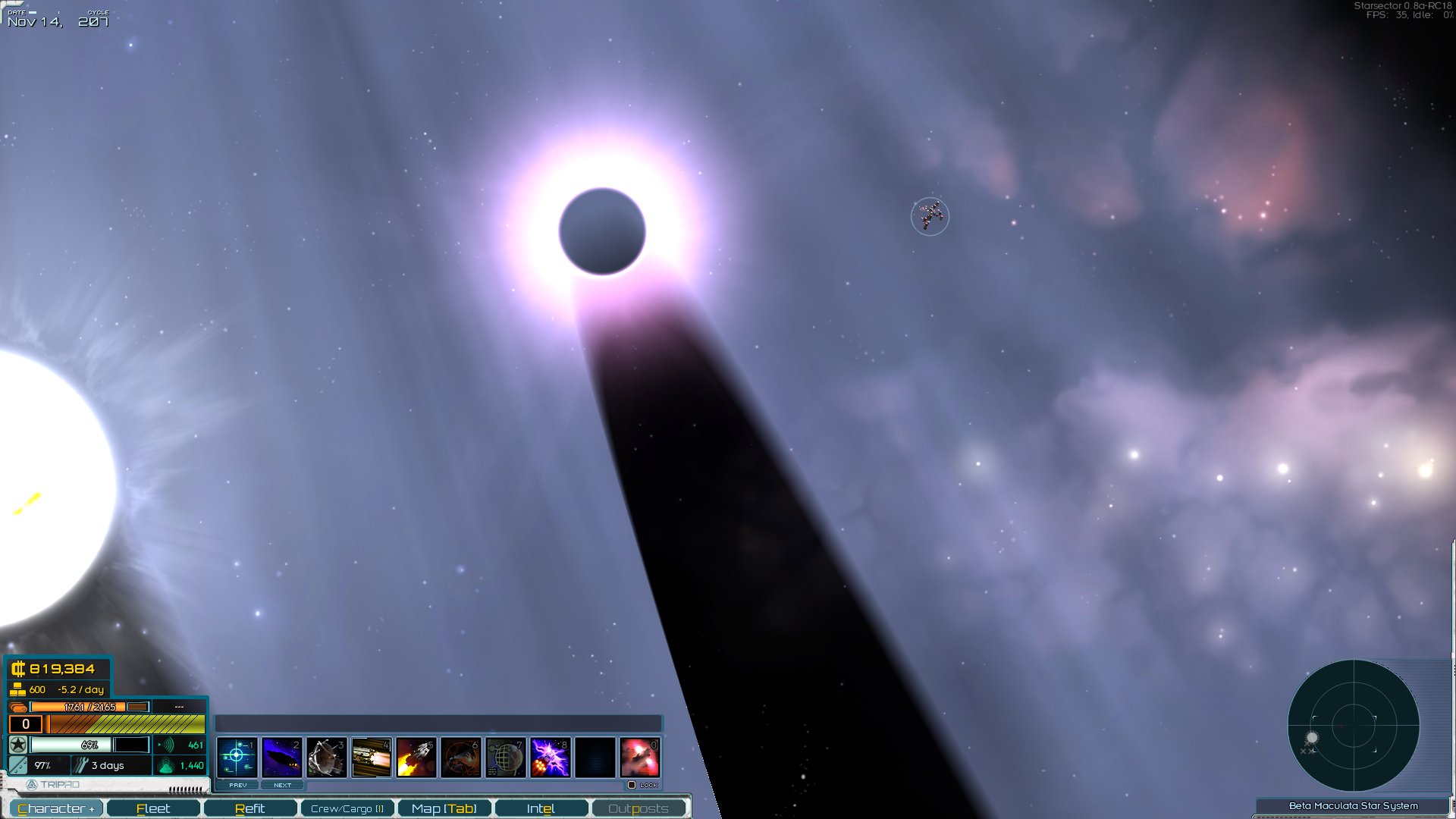The height and width of the screenshot is (819, 1456).
Task: Click the crew star icon
Action: click(x=18, y=745)
